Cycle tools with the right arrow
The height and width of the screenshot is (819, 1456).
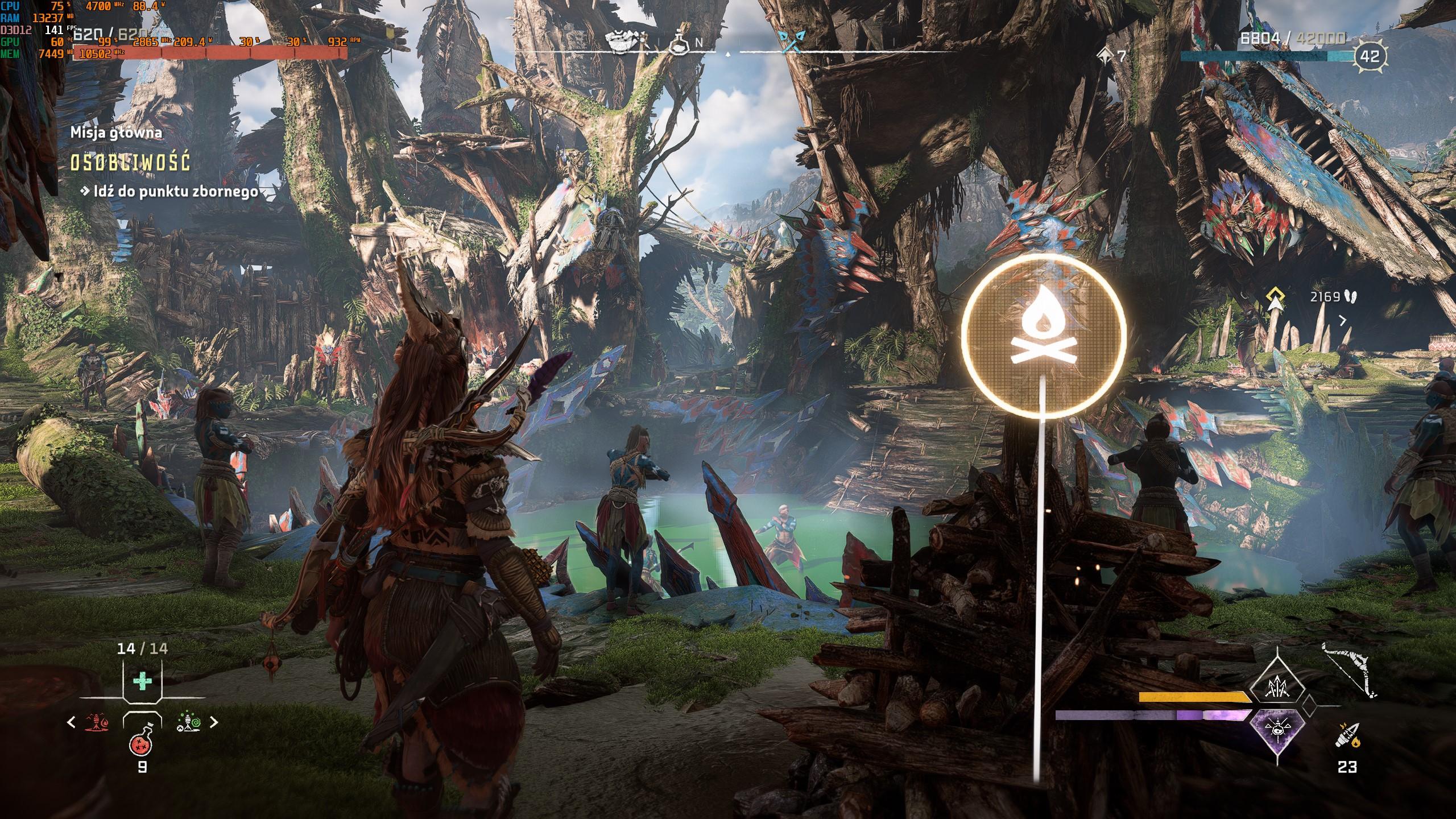(214, 722)
